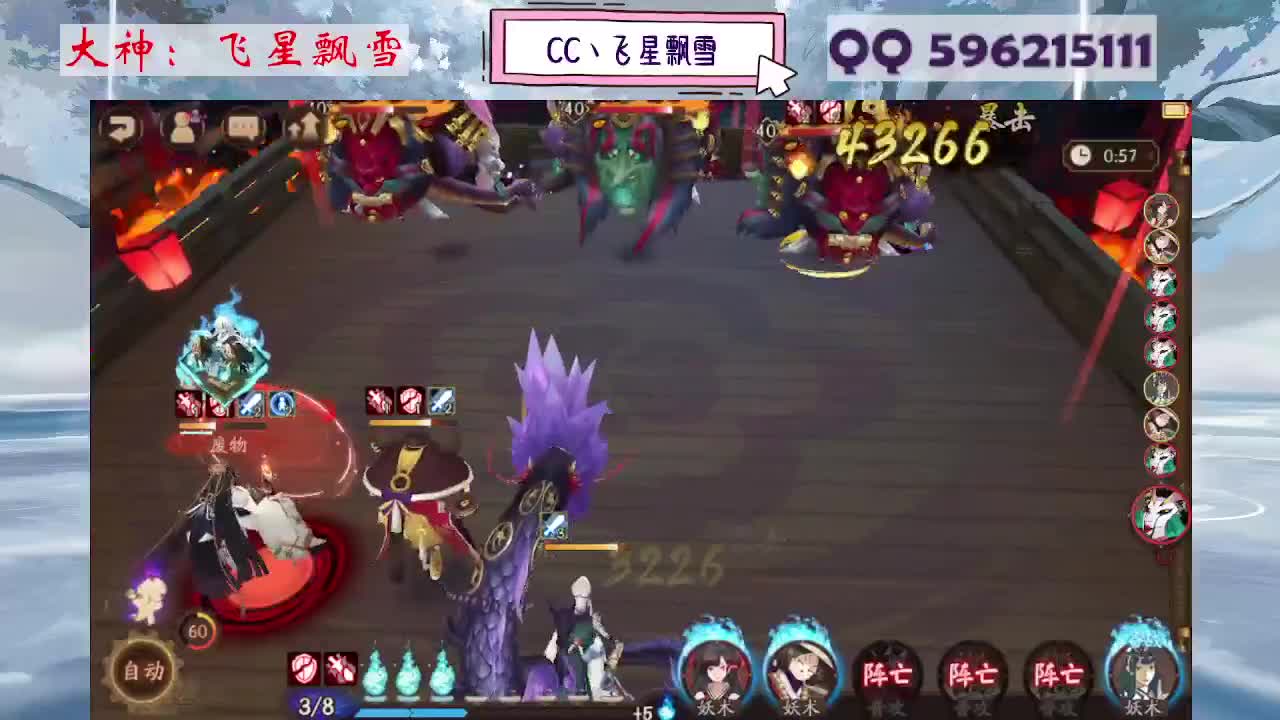Click the red sword debuff icon beside the shield
Screen dimensions: 1280x720
coord(339,667)
